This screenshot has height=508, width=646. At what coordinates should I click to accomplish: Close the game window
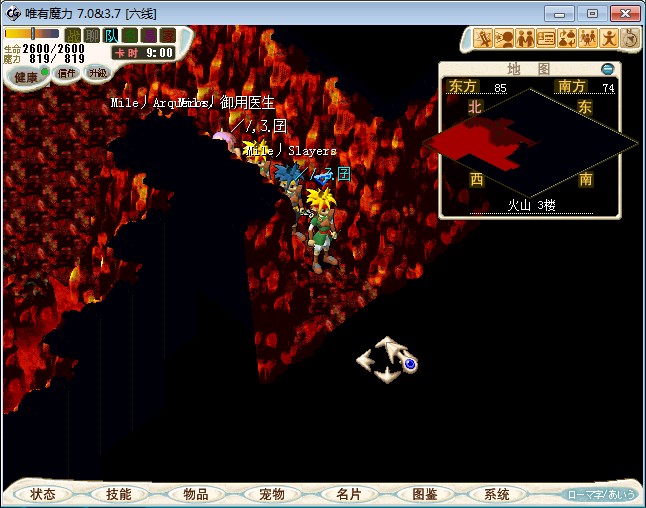tap(622, 13)
